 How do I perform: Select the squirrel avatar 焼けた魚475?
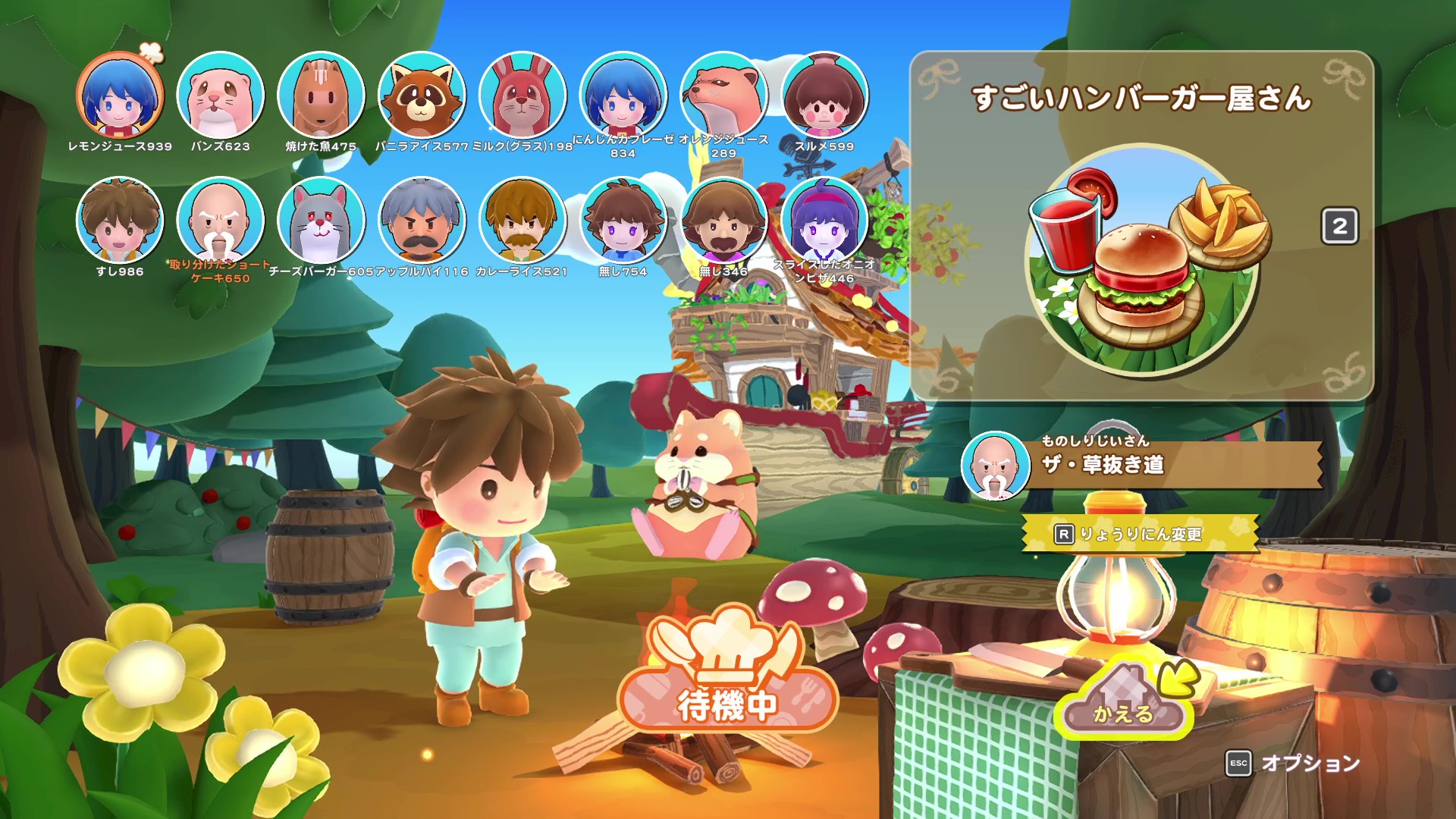click(x=321, y=96)
